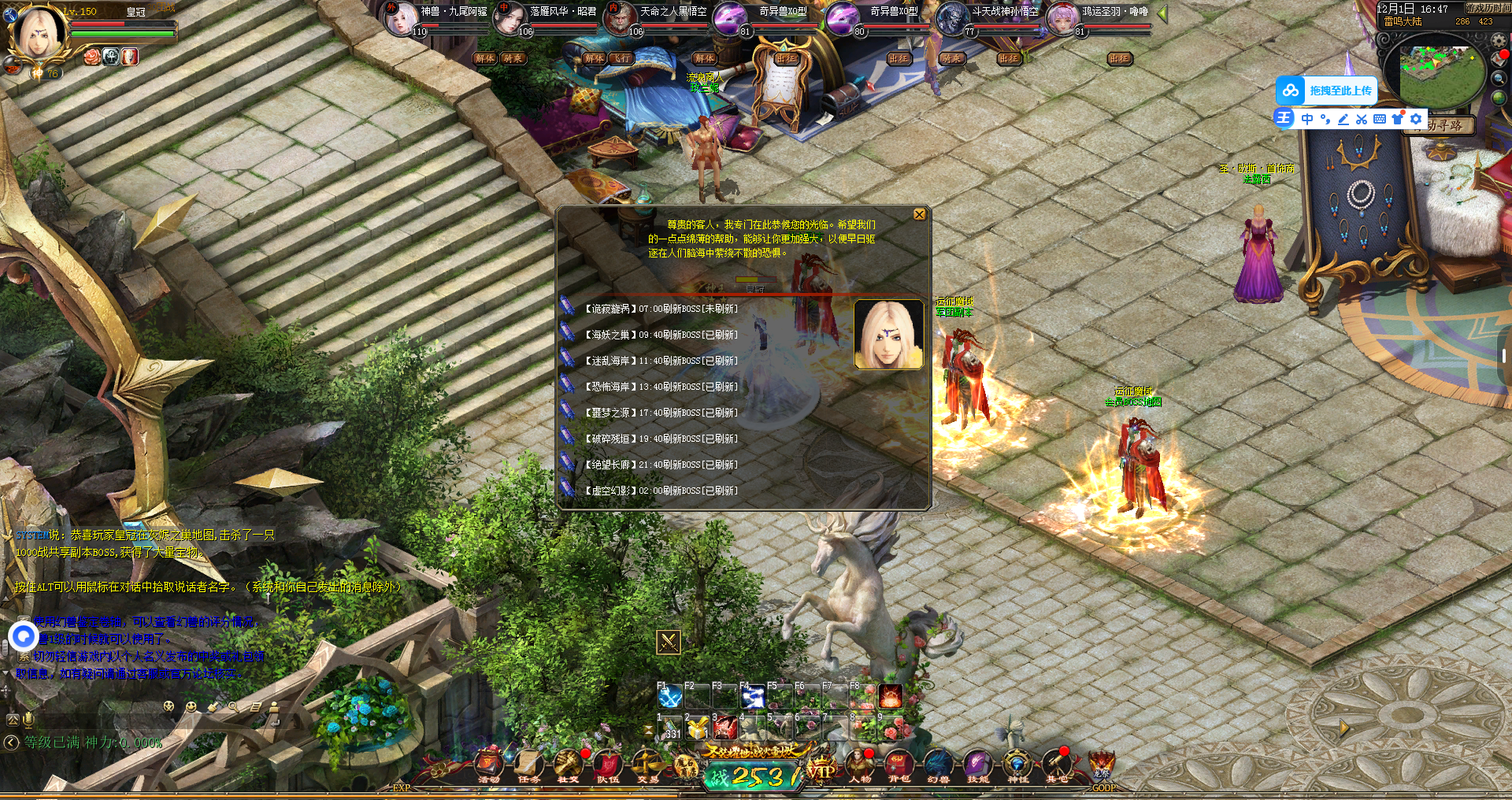Viewport: 1512px width, 800px height.
Task: Open the 任务 quest log
Action: click(528, 765)
